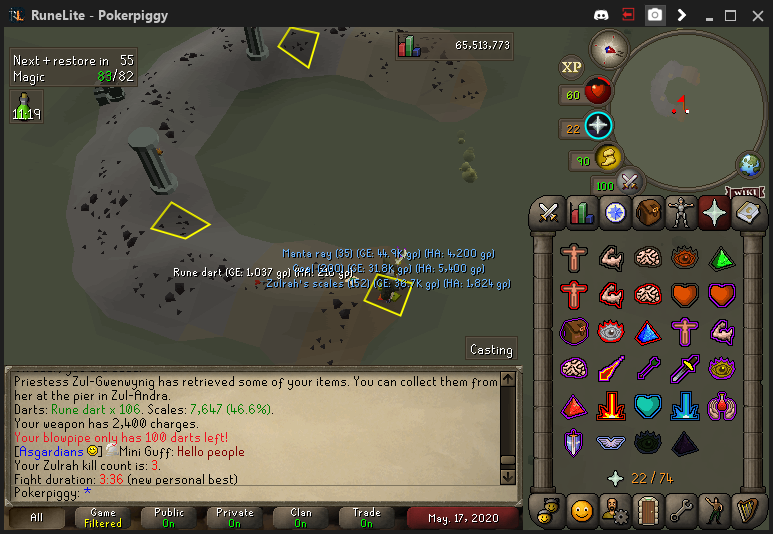Activate the Protect Item backpack prayer
773x534 pixels.
[575, 331]
